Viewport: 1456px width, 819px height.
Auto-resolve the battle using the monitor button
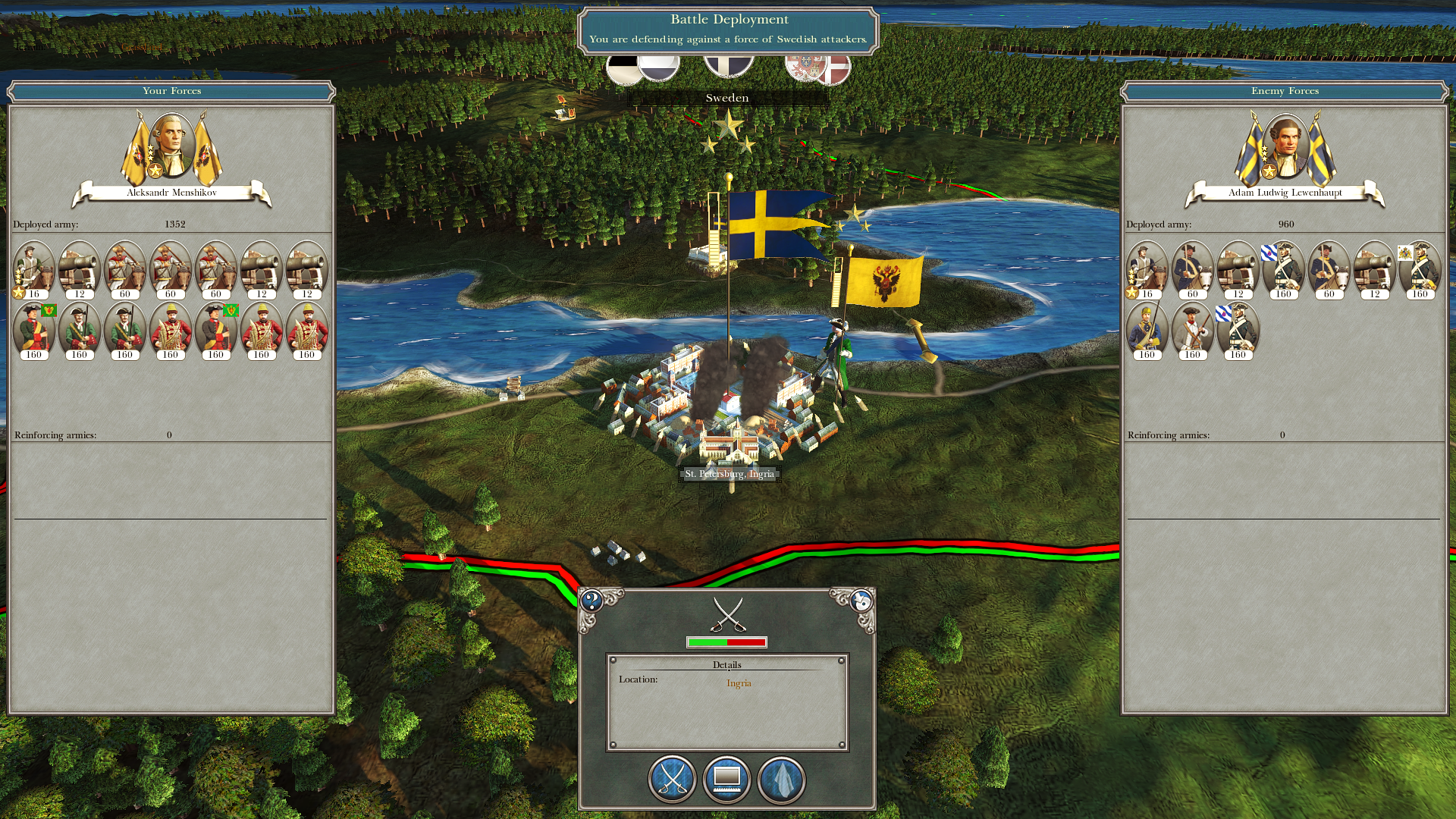(726, 779)
